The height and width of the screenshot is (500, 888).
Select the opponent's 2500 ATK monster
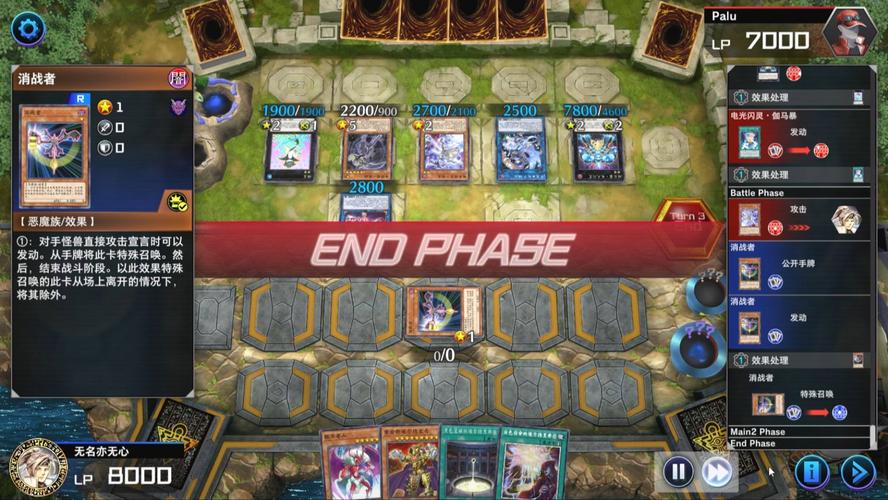click(x=521, y=152)
